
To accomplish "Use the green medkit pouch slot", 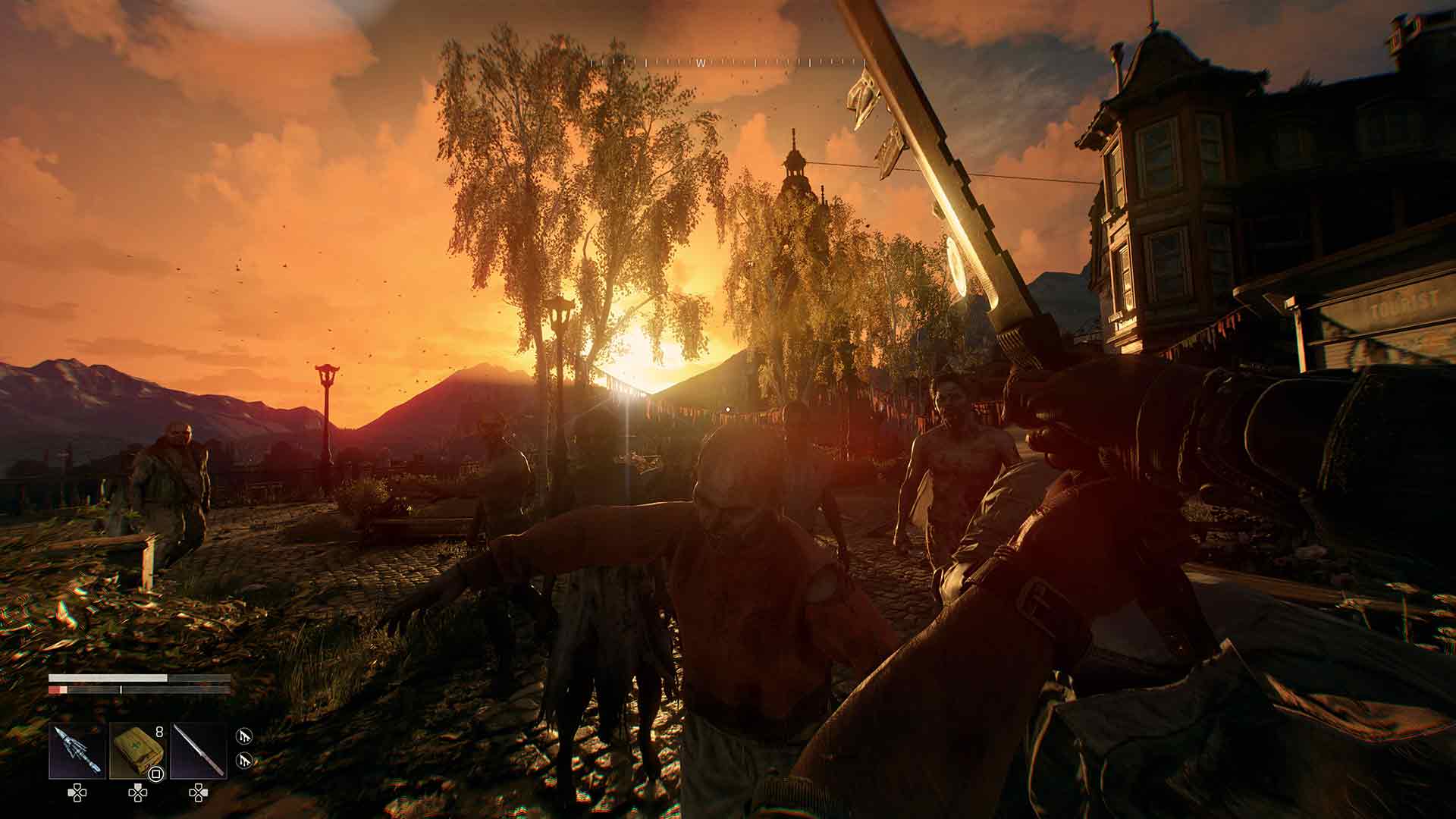I will click(137, 751).
